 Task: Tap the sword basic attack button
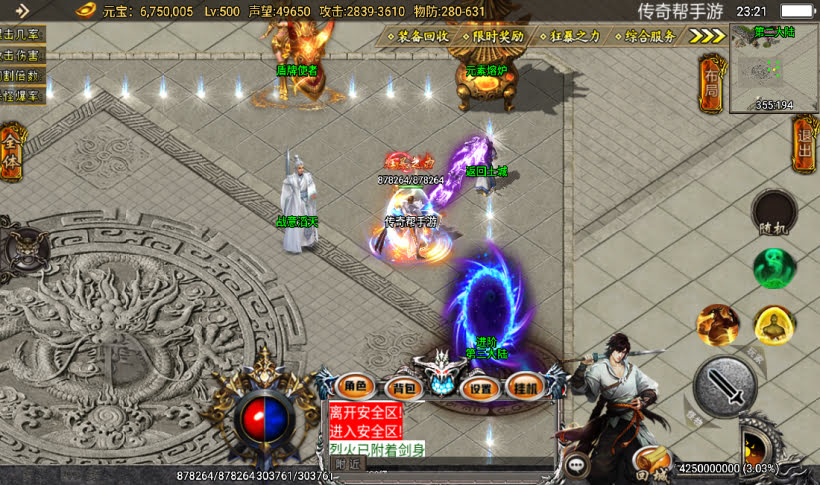pyautogui.click(x=726, y=387)
